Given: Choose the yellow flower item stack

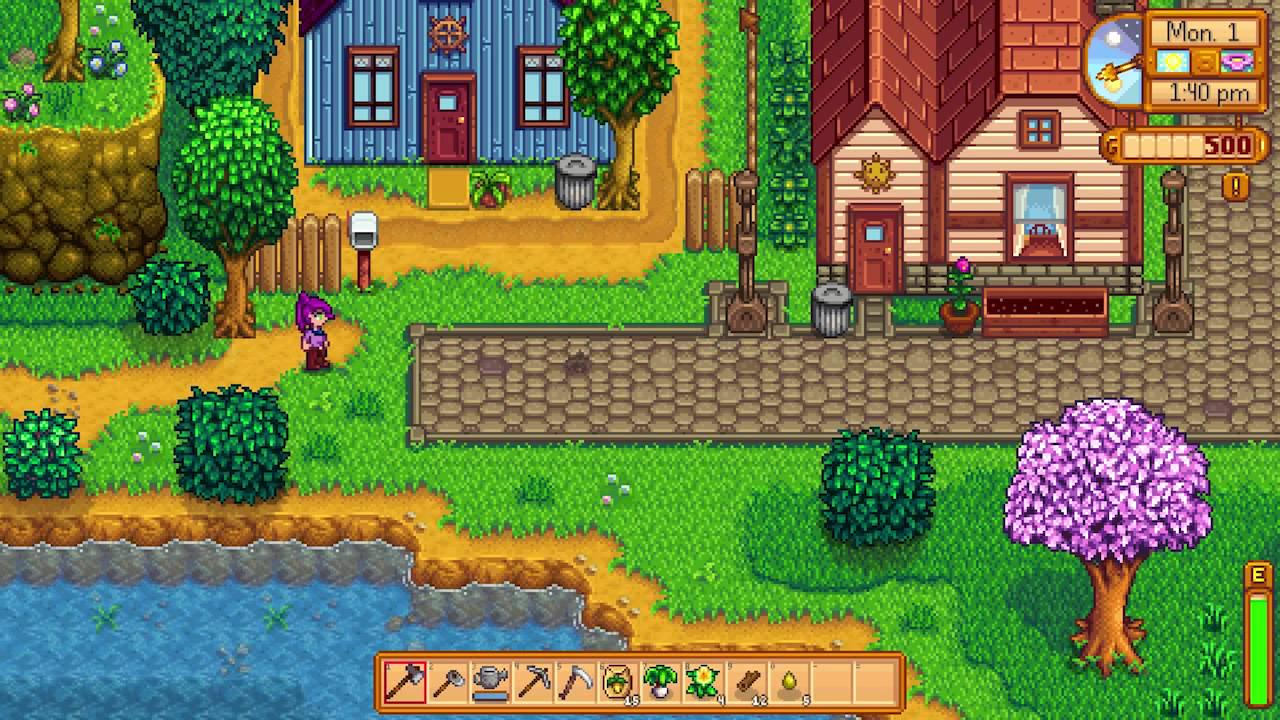Looking at the screenshot, I should [705, 683].
